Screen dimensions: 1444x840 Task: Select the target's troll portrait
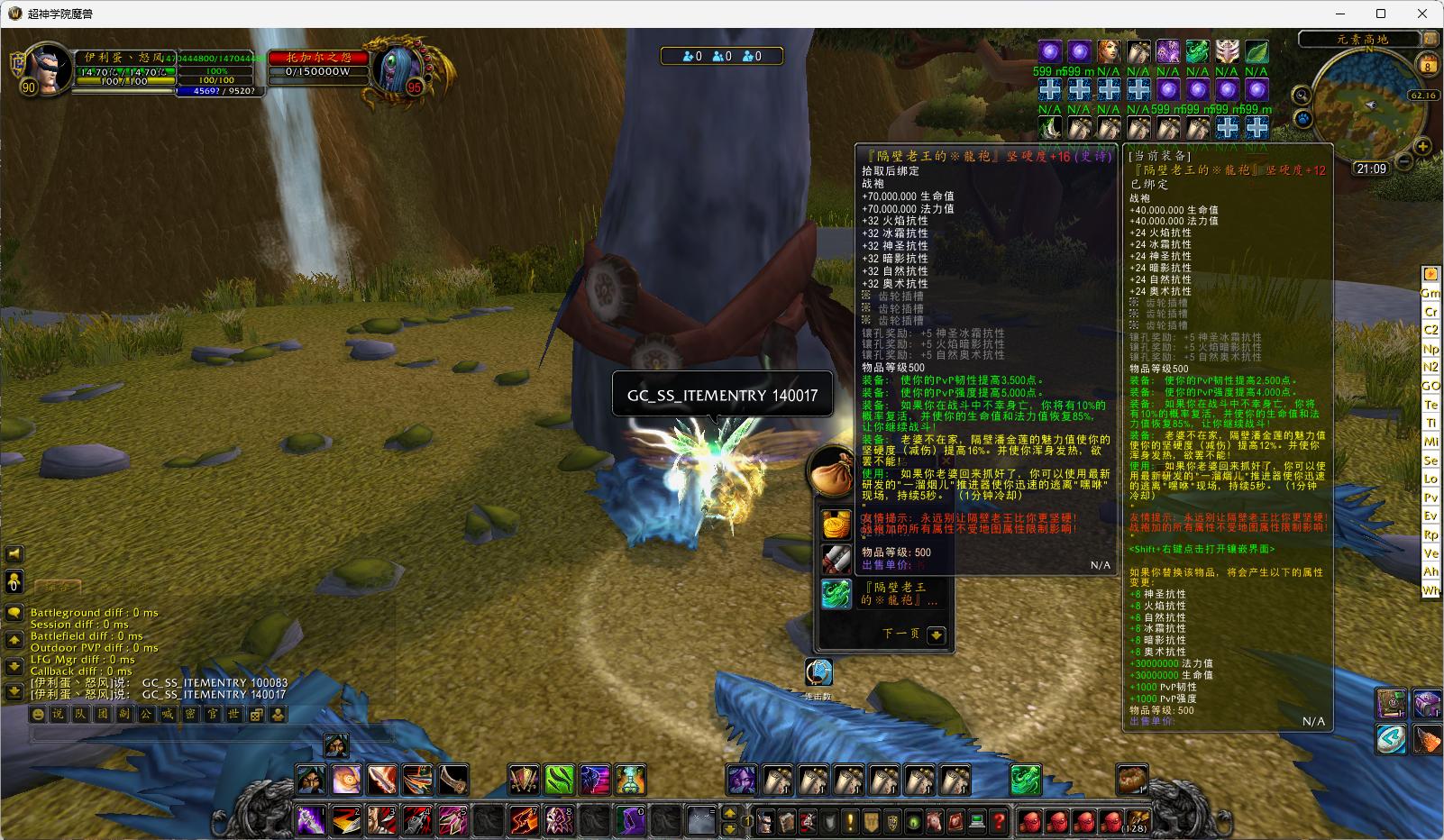click(400, 68)
